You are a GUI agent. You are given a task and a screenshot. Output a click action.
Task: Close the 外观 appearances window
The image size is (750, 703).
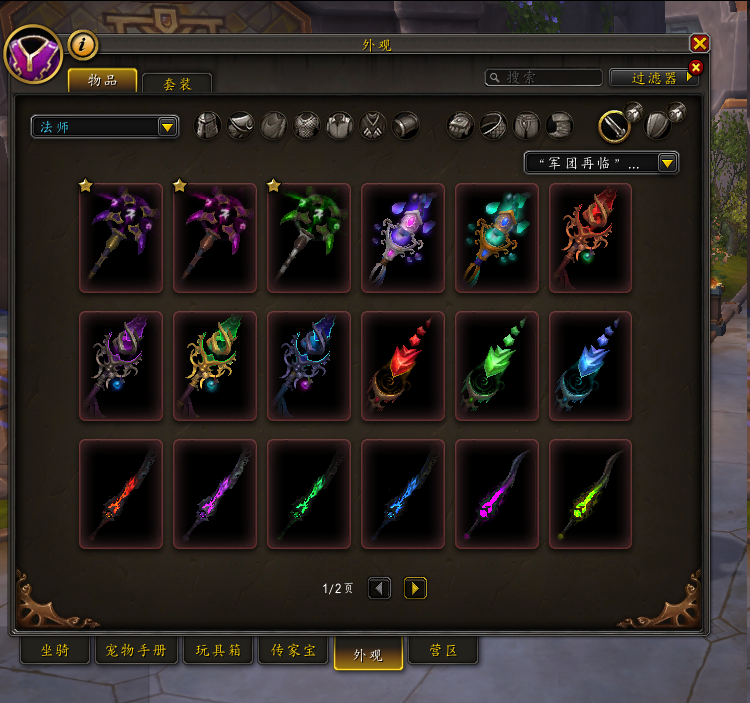(x=699, y=43)
